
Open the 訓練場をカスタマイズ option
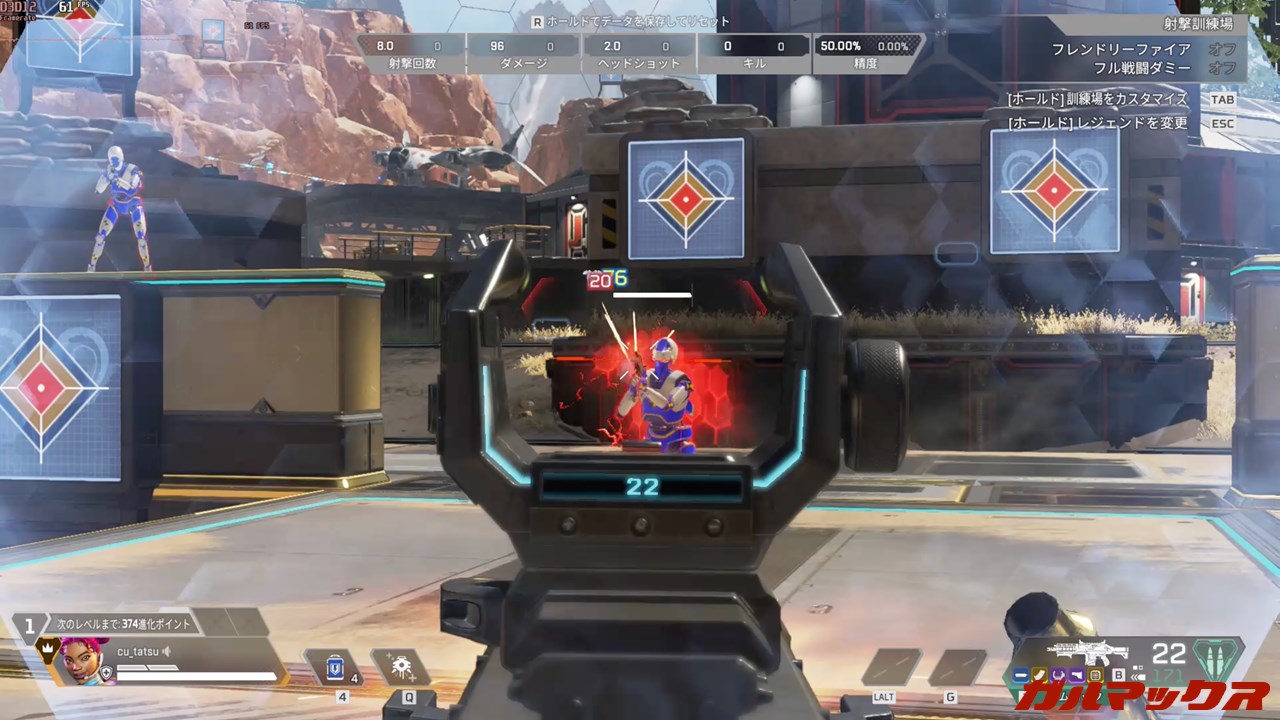[x=1097, y=99]
